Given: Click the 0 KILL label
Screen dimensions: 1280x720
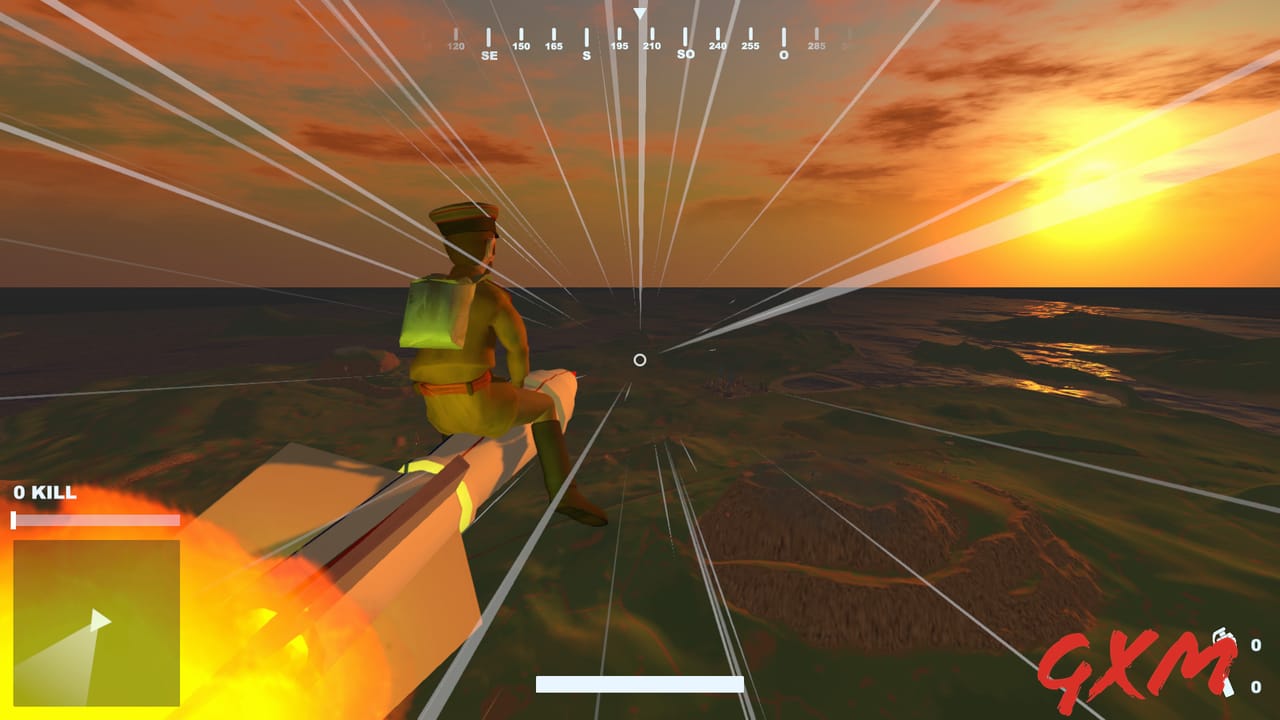Looking at the screenshot, I should 43,493.
